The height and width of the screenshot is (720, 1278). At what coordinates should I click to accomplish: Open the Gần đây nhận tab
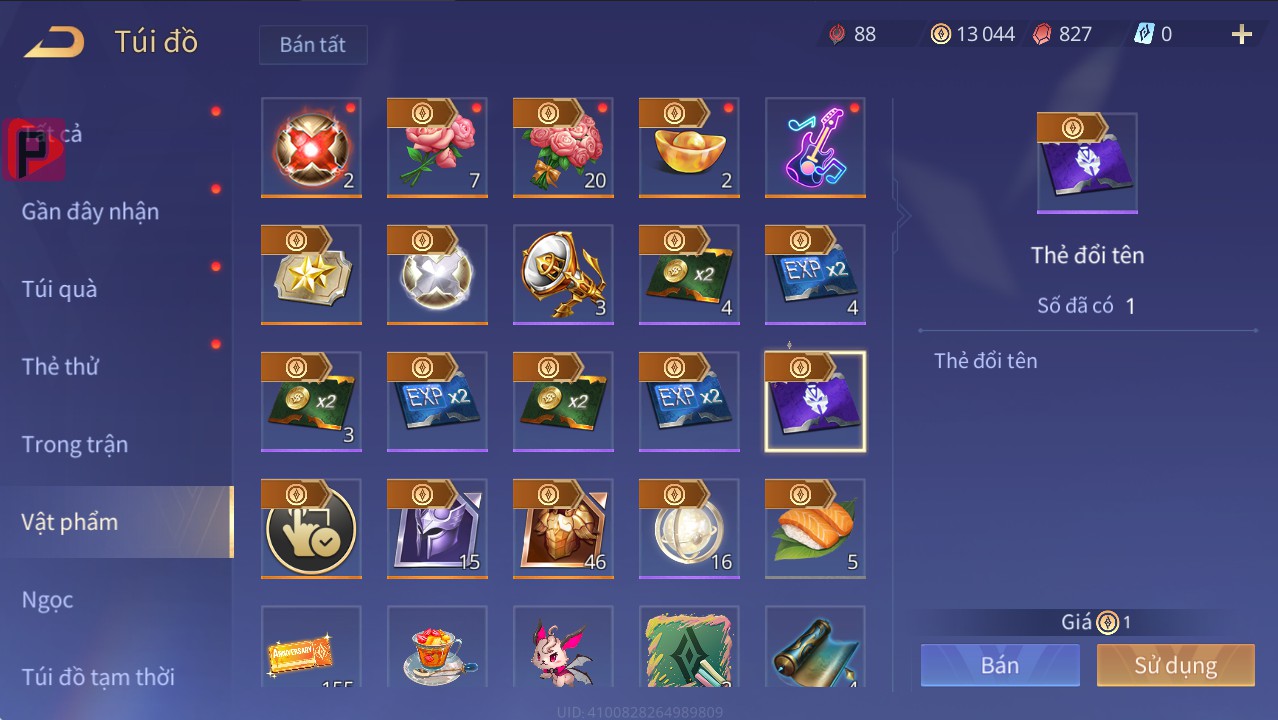(90, 211)
